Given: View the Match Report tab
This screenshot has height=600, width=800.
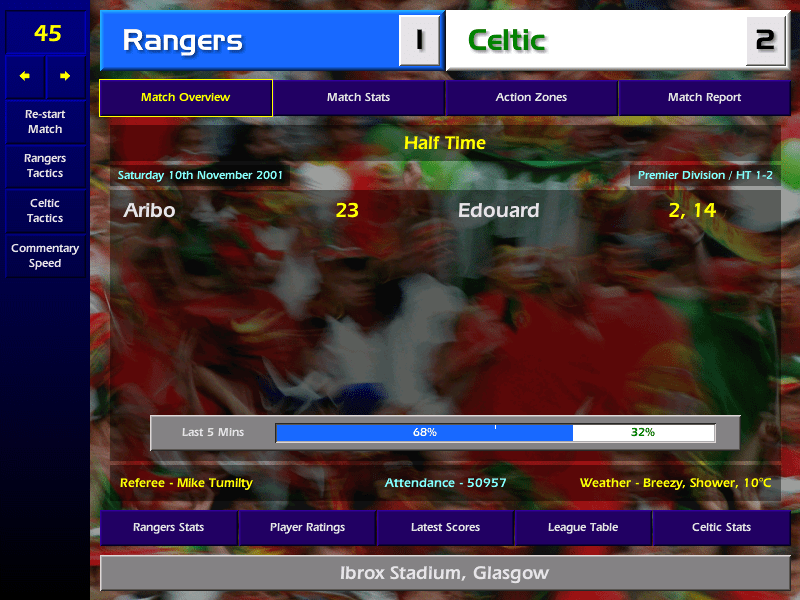Looking at the screenshot, I should tap(704, 98).
